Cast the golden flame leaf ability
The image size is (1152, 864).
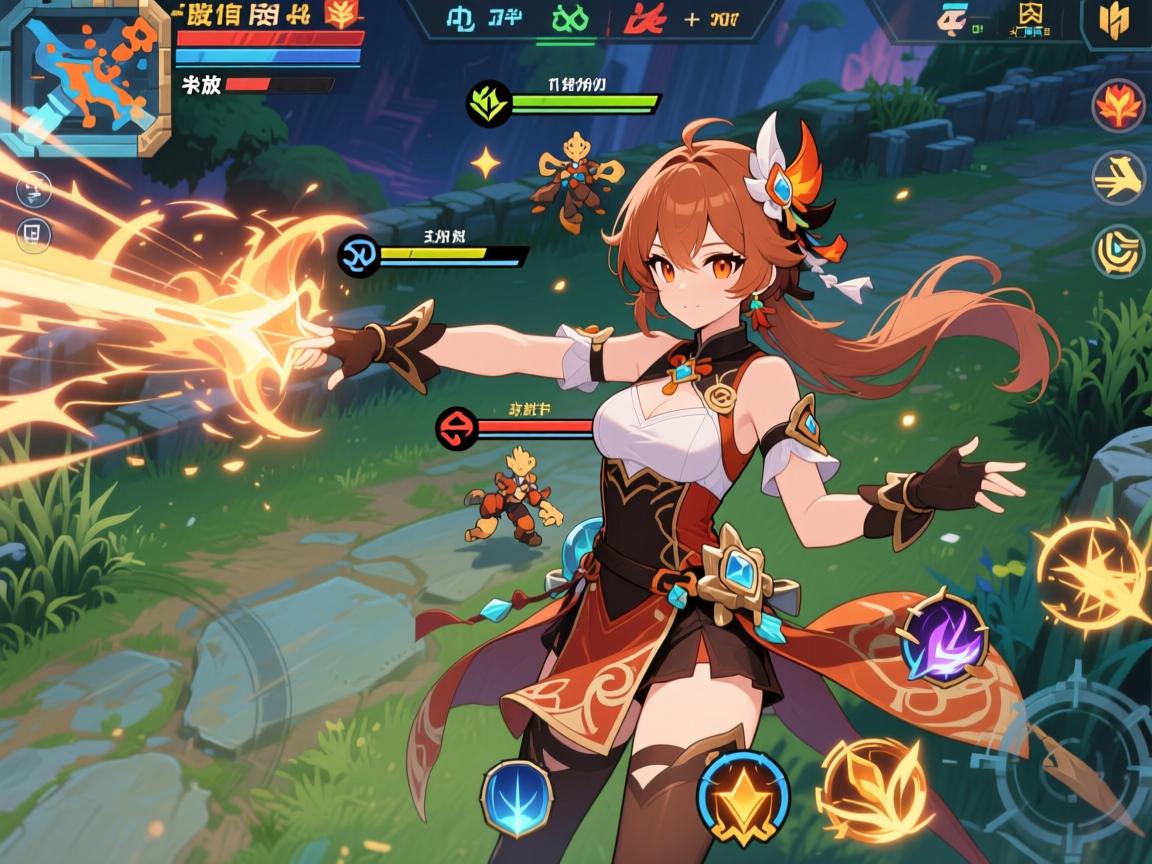tap(862, 790)
